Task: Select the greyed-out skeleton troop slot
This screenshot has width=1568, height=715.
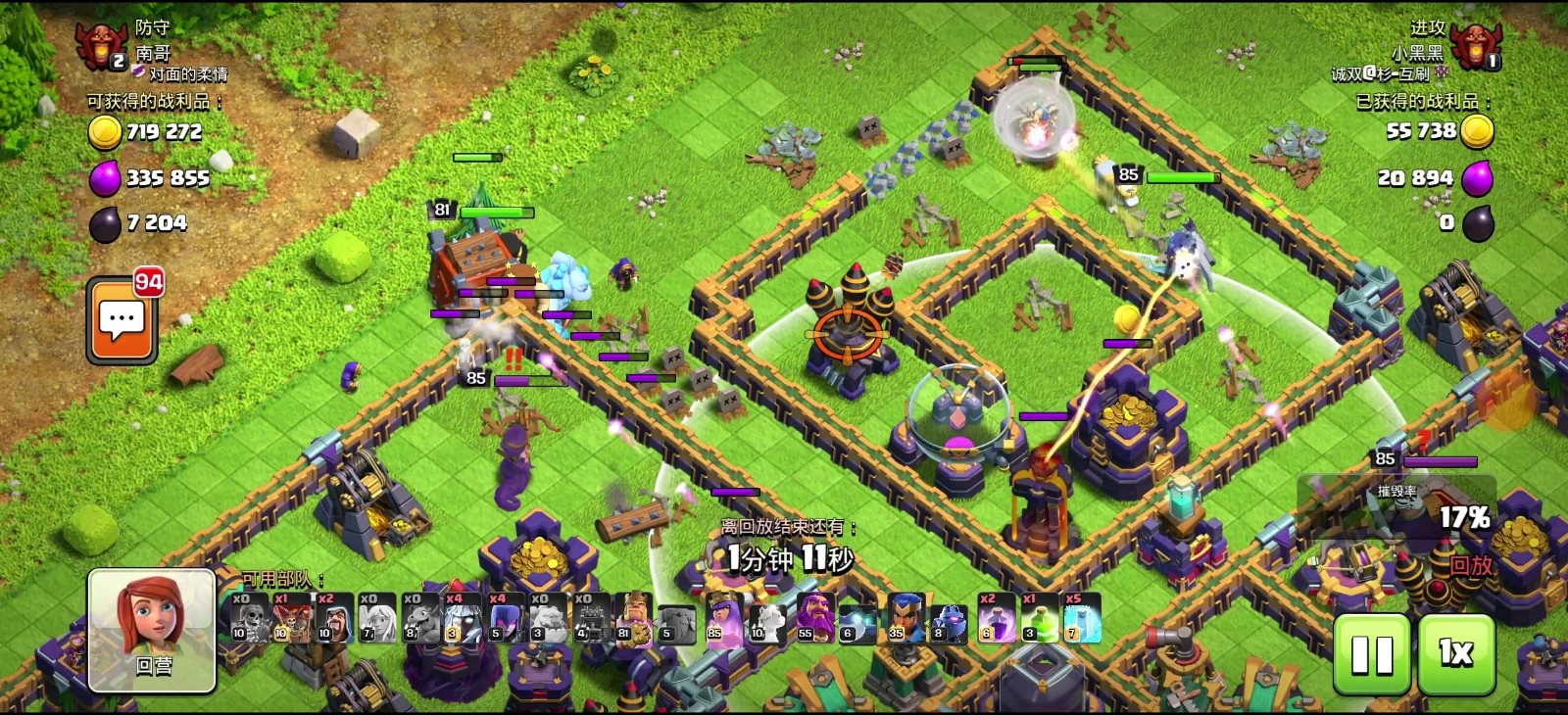Action: click(x=250, y=618)
